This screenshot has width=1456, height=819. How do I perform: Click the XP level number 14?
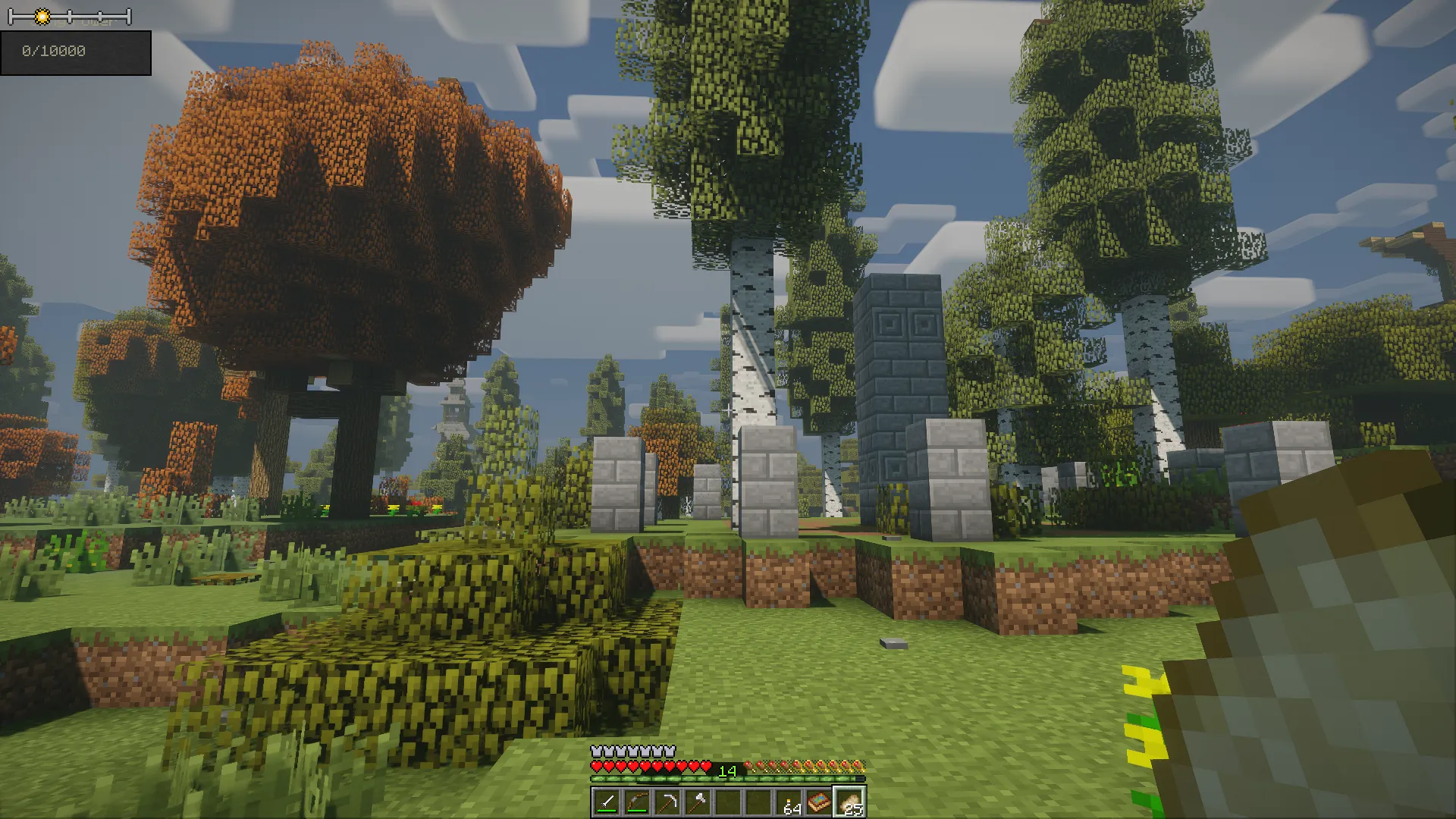coord(727,770)
